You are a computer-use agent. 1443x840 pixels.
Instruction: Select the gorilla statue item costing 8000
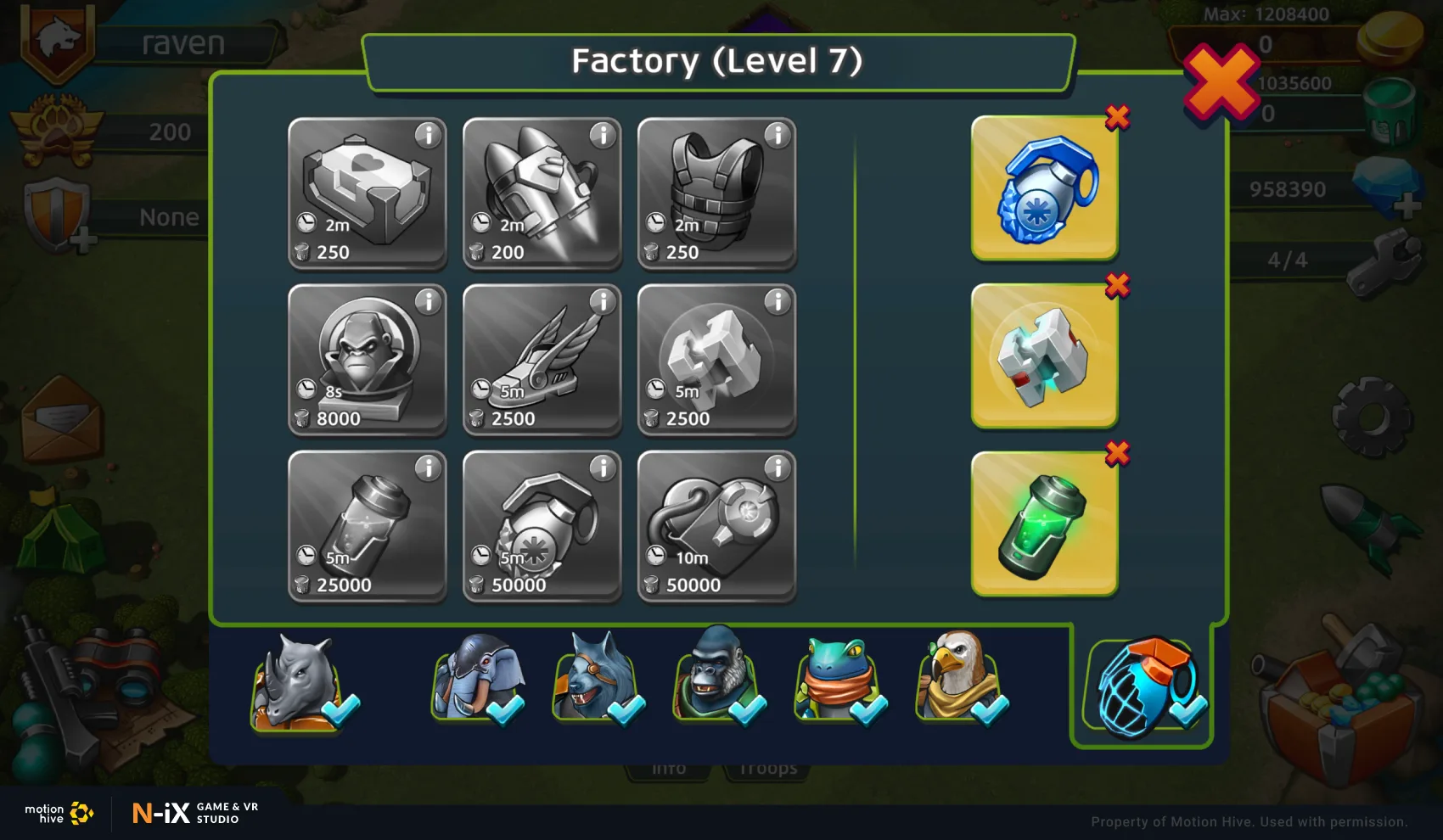point(367,360)
